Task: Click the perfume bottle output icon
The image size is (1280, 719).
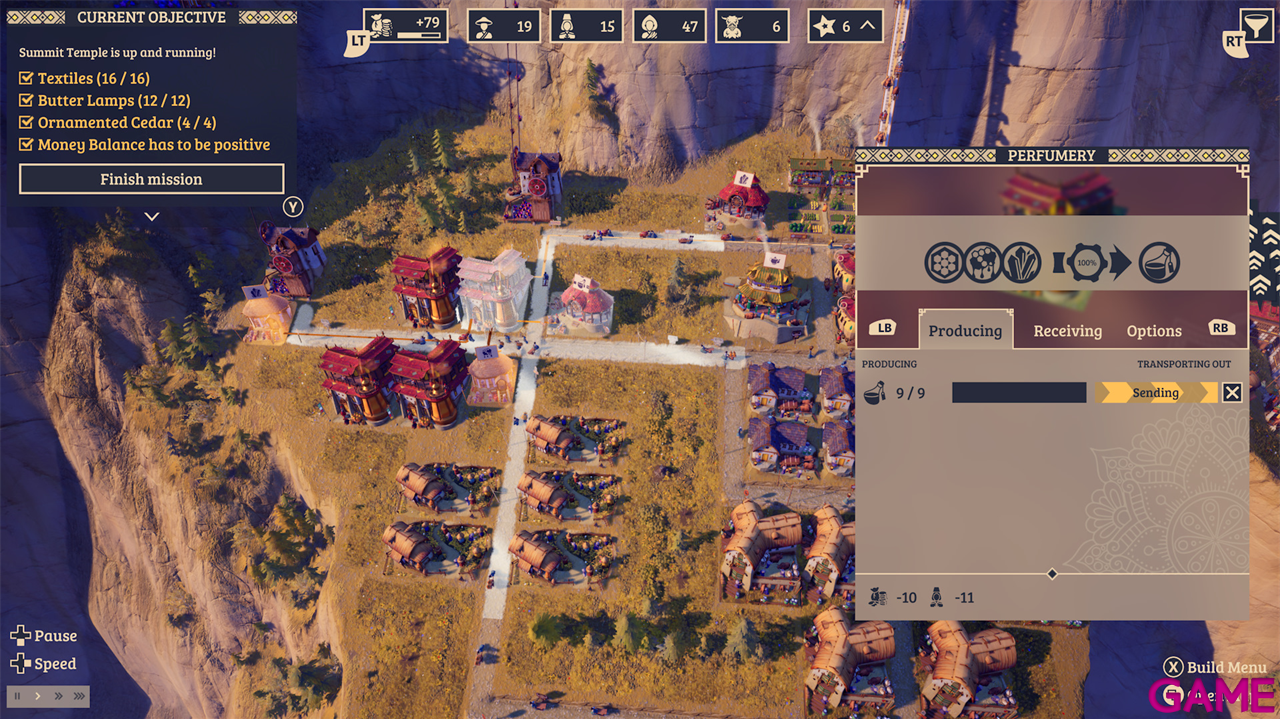Action: tap(1159, 263)
